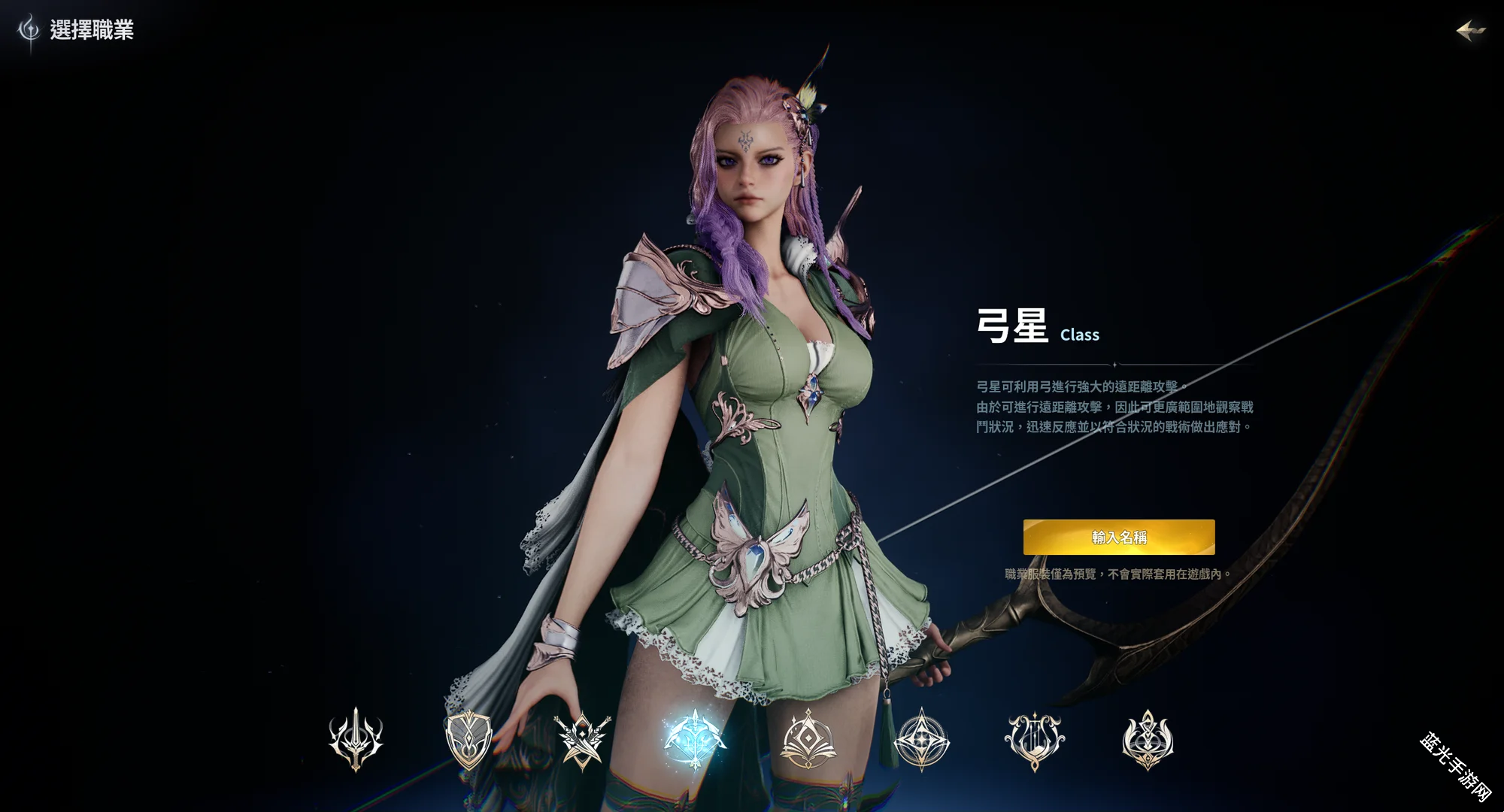The height and width of the screenshot is (812, 1504).
Task: Choose the open spellbook class emblem
Action: click(x=808, y=739)
